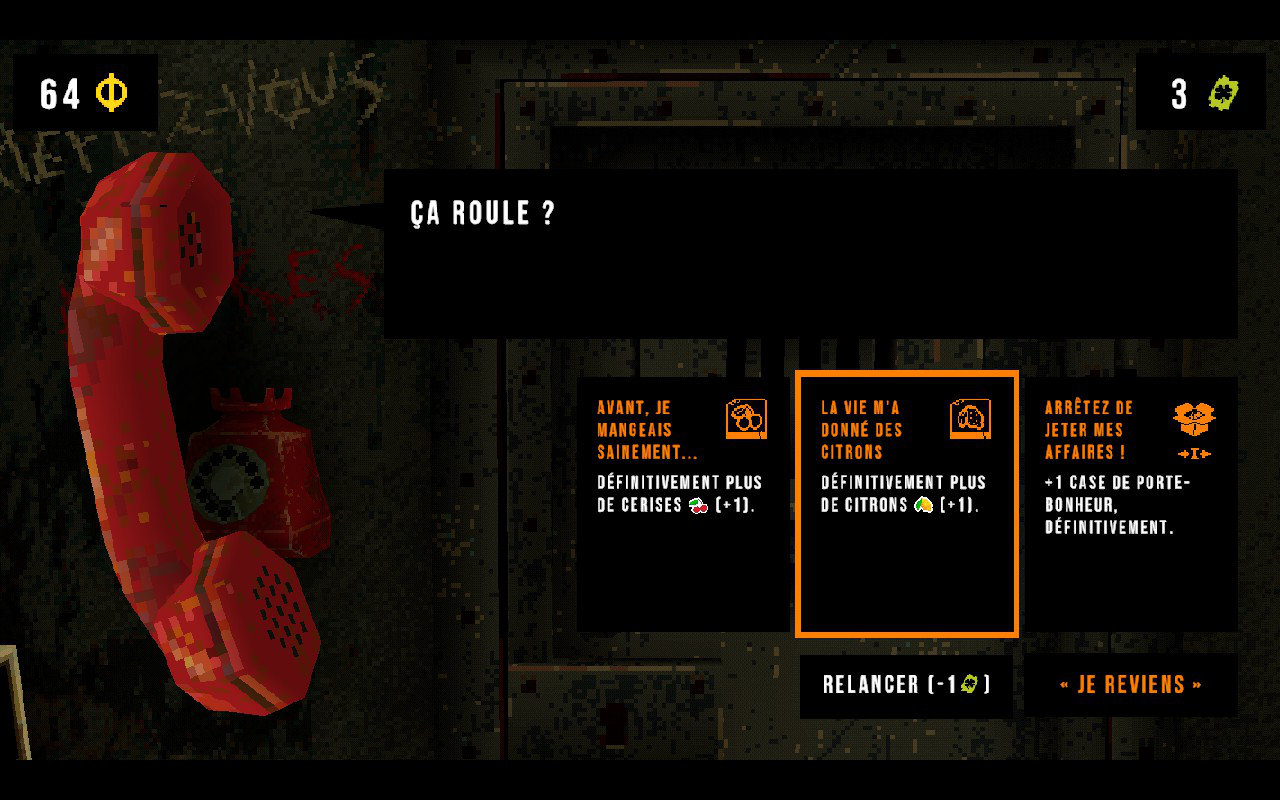1280x800 pixels.
Task: Choose the "Avant, je mangeais sainement" cherries card
Action: point(683,504)
